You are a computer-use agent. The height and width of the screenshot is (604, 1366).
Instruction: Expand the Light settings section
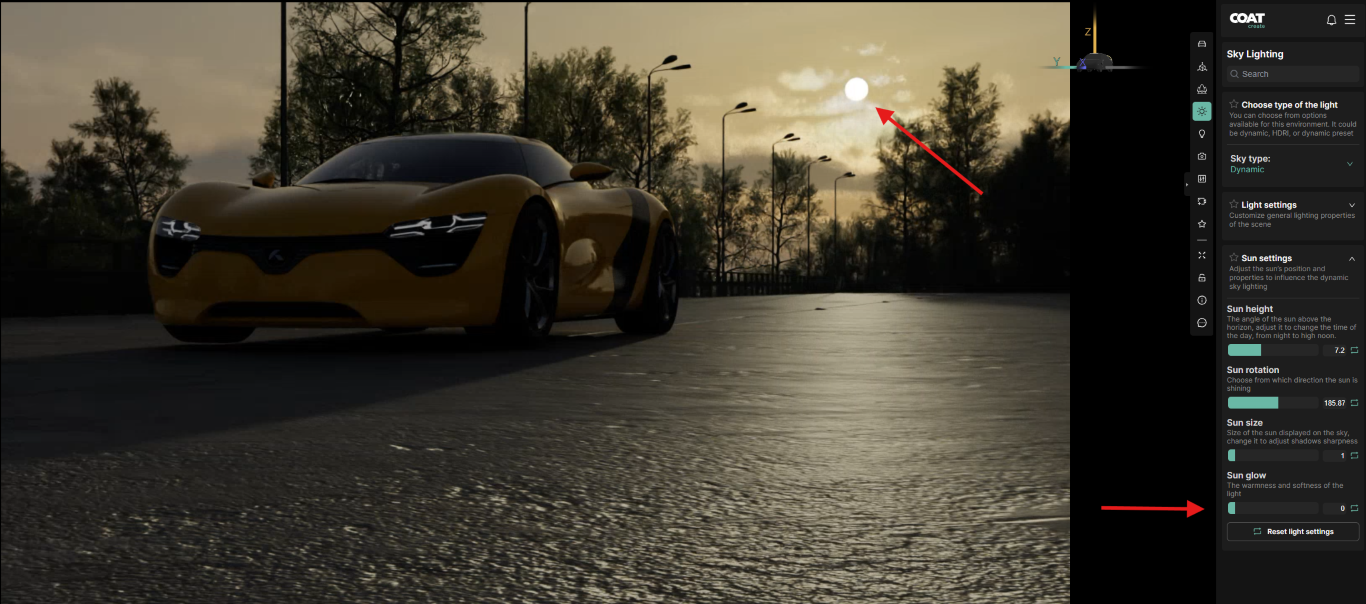coord(1352,205)
